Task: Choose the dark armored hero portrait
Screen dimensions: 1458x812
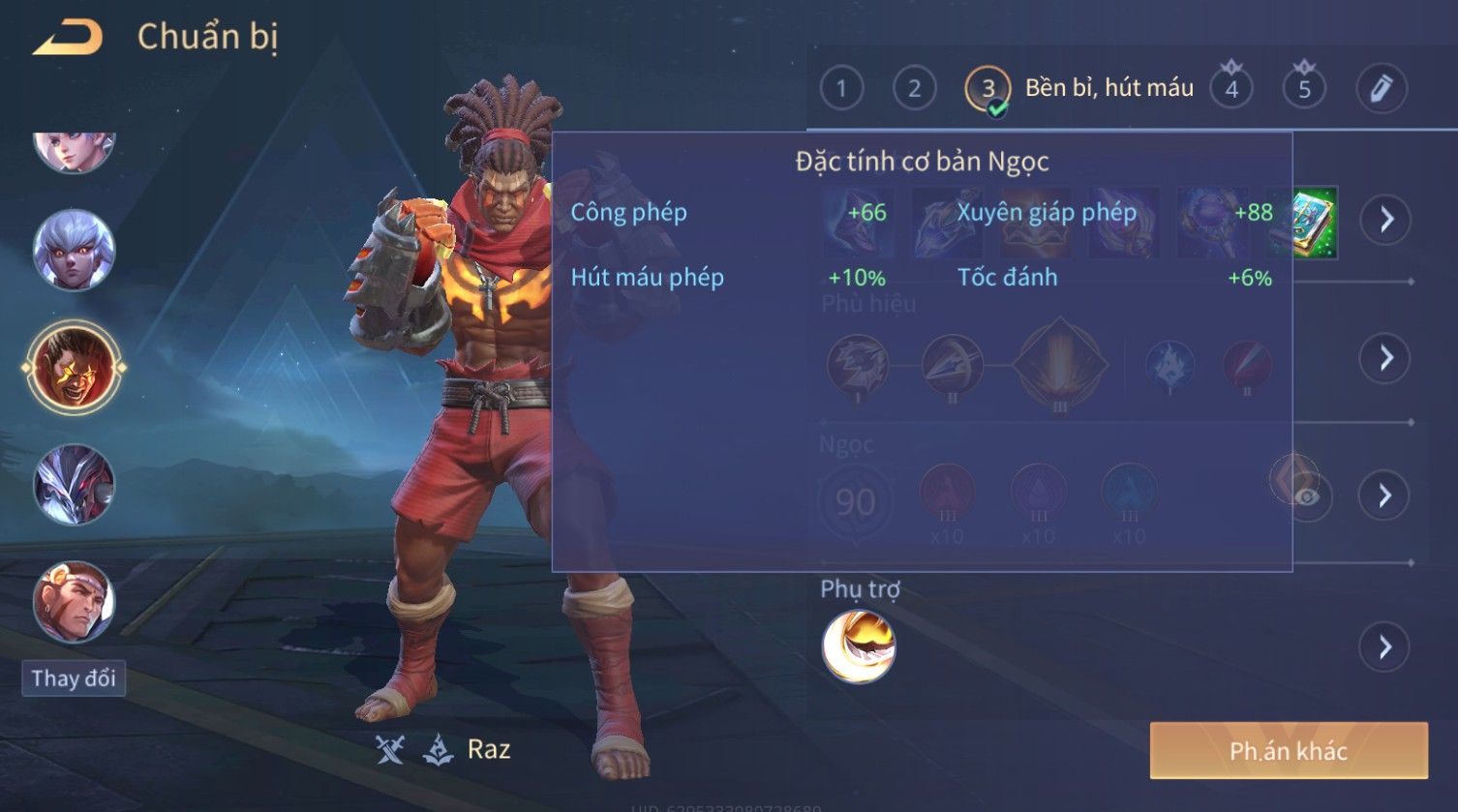Action: [74, 484]
